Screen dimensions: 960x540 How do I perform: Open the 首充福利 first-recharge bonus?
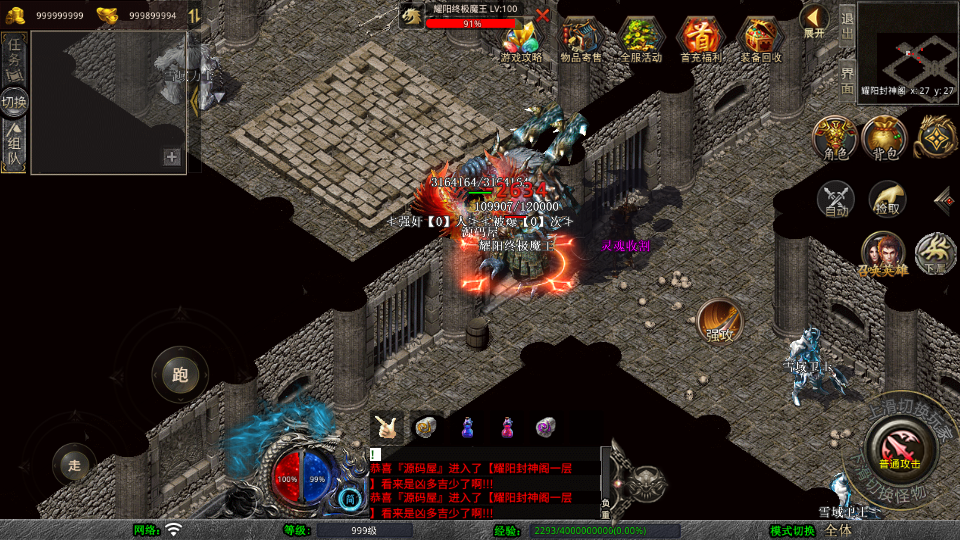(x=701, y=40)
